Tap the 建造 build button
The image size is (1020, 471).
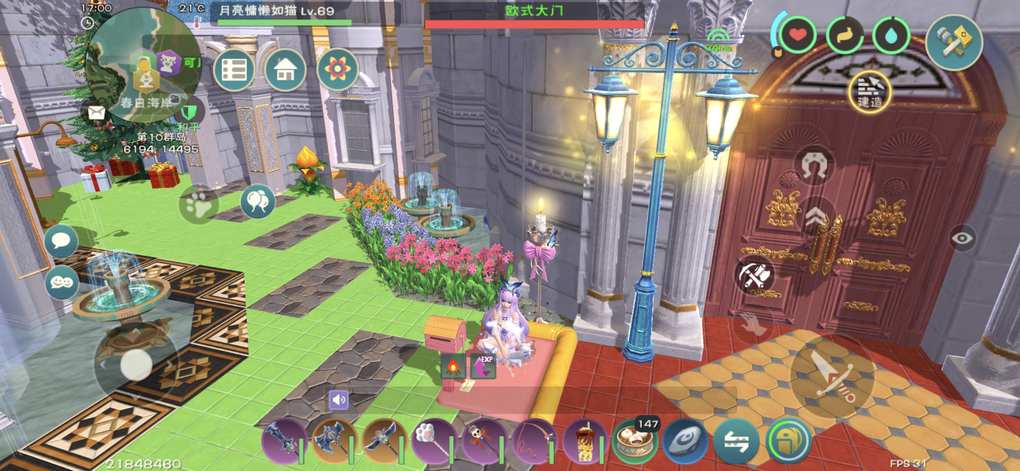click(871, 91)
